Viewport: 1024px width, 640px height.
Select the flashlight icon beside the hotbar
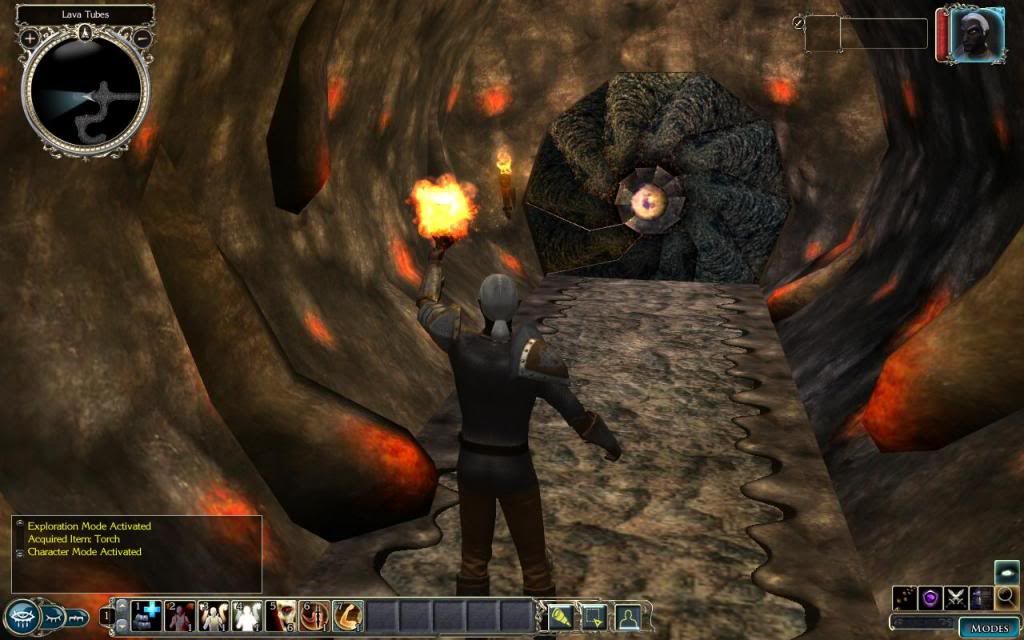coord(558,615)
